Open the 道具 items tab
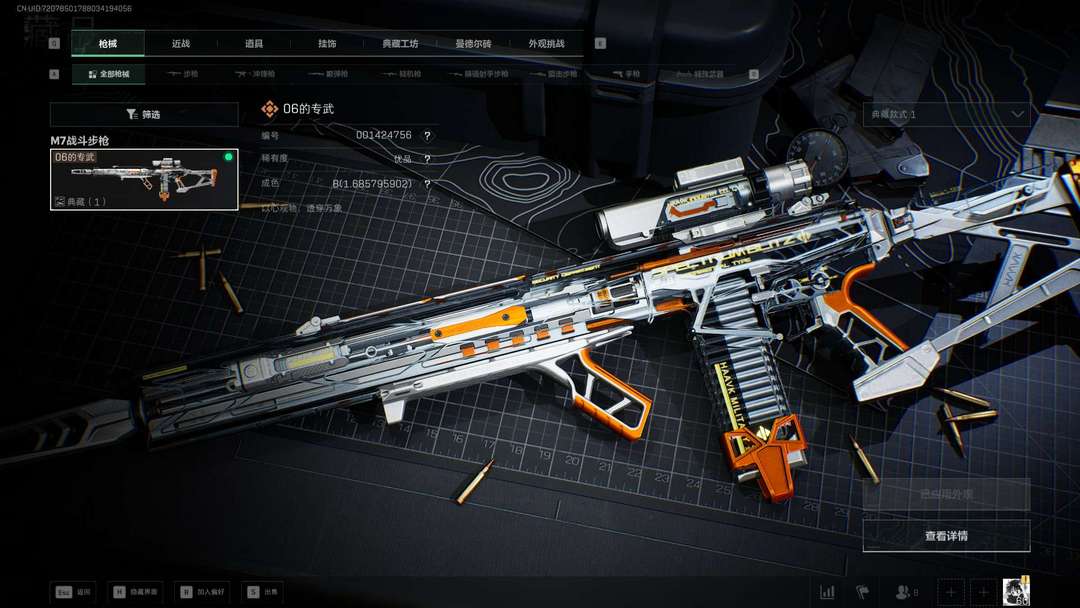This screenshot has width=1080, height=608. pos(254,44)
